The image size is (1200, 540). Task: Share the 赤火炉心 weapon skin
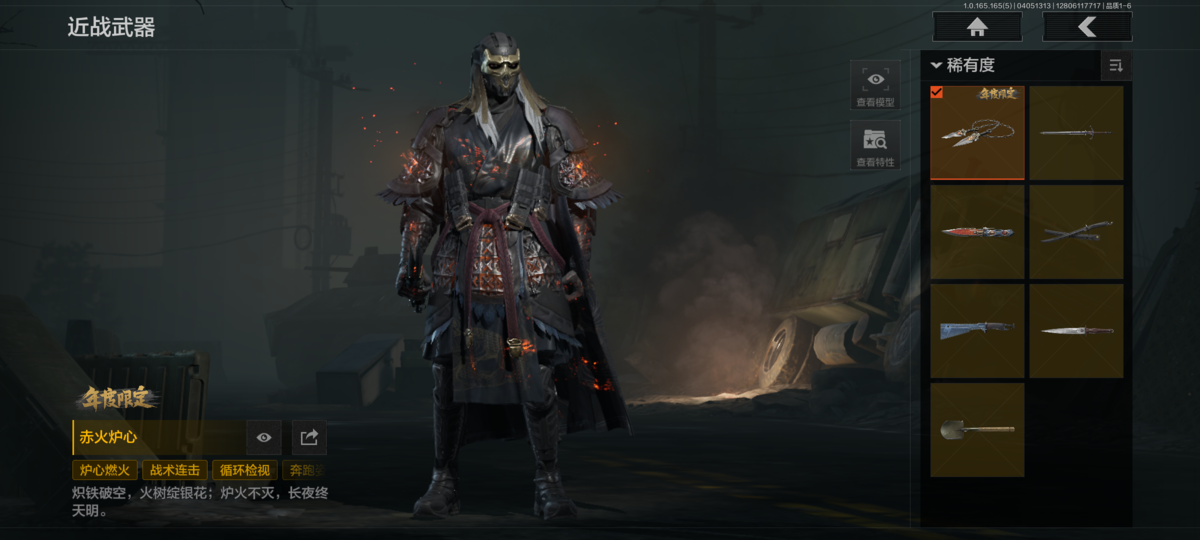pos(309,437)
